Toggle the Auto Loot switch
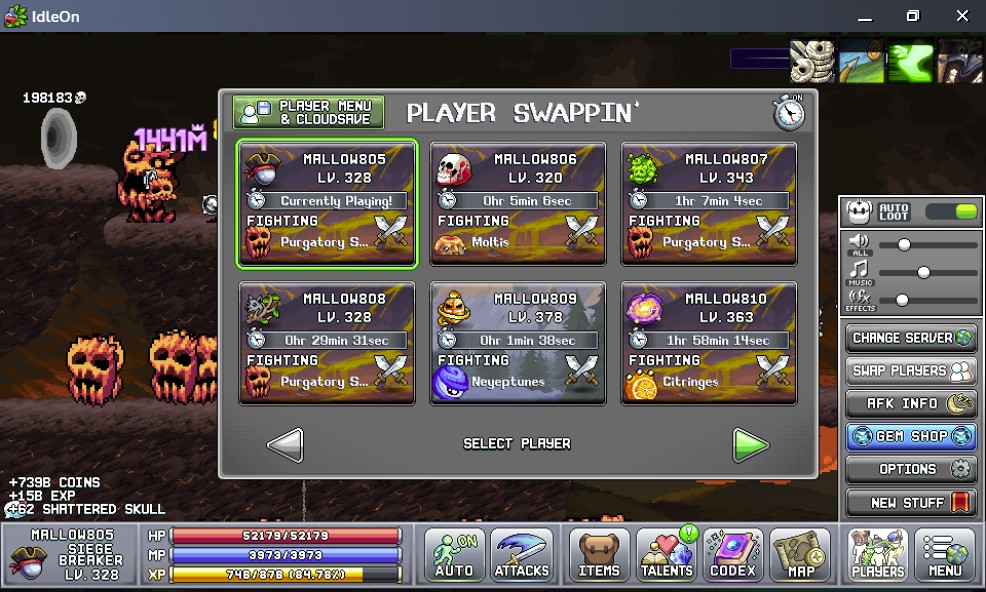Screen dimensions: 986x592 tap(951, 212)
